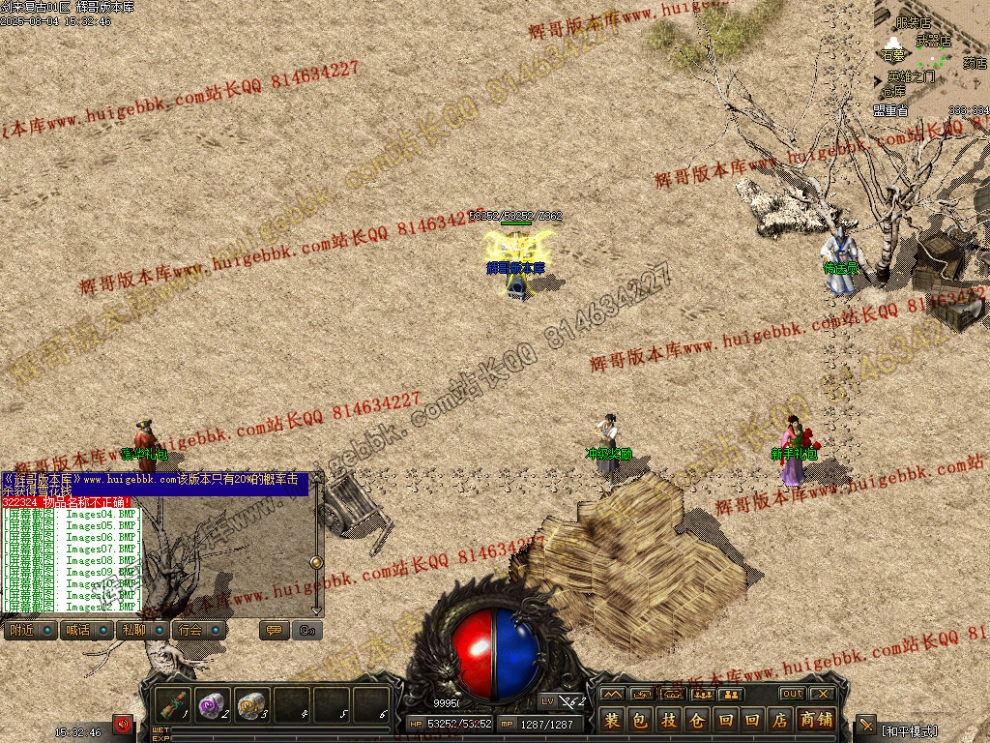Click the speech bubble chat button
The height and width of the screenshot is (743, 990).
tap(274, 631)
